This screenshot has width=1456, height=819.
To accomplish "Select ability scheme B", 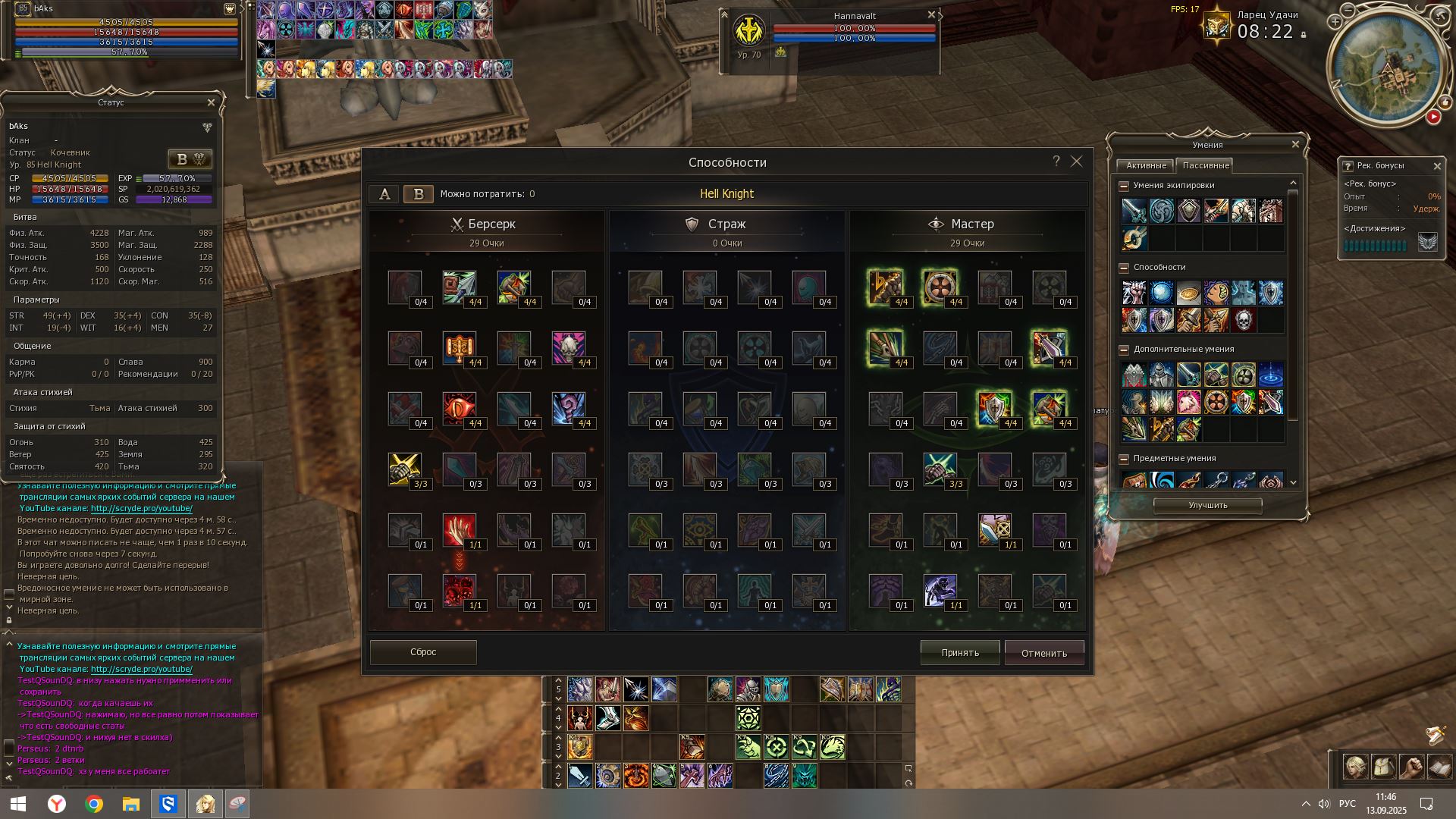I will coord(418,194).
